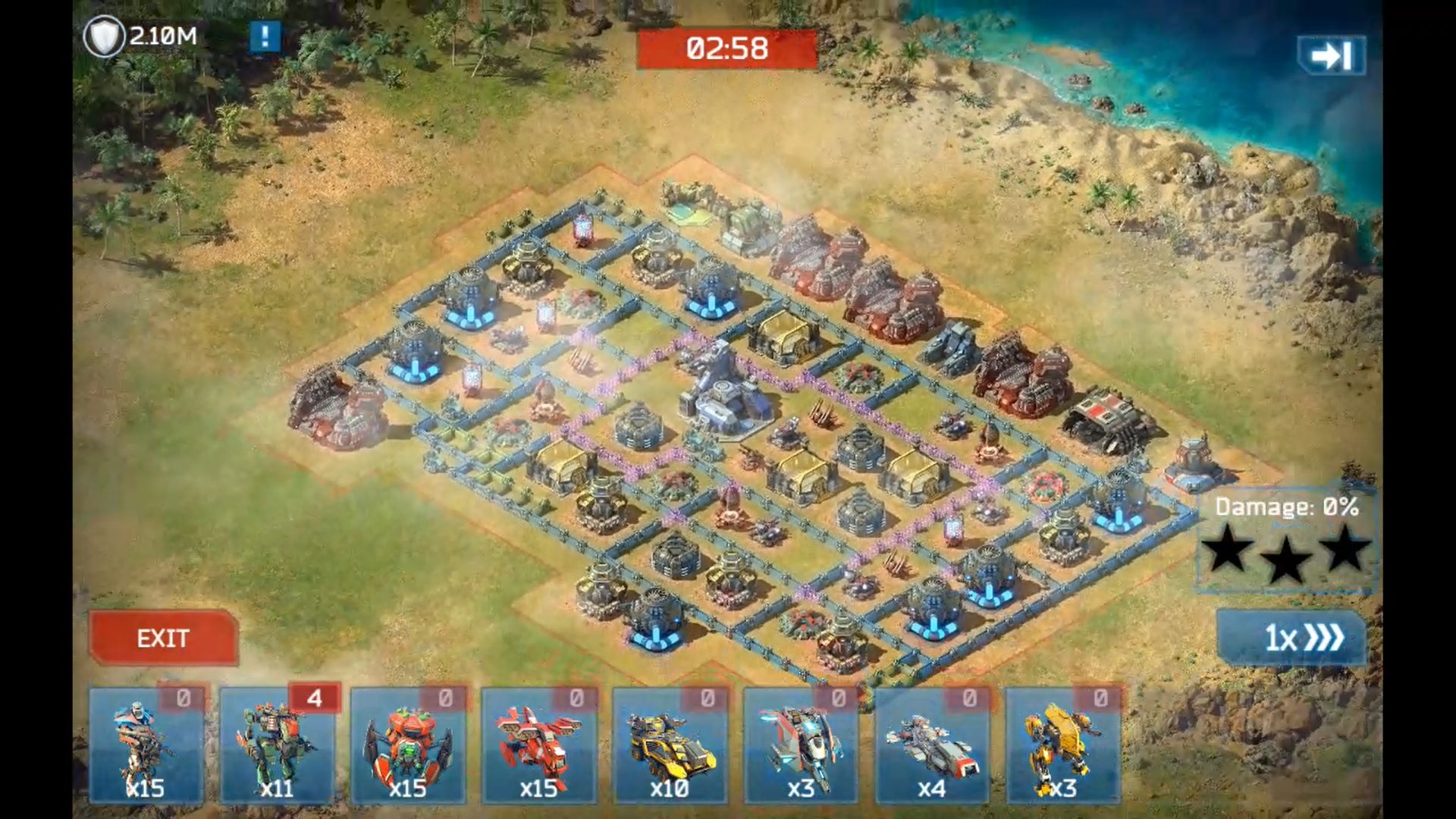Click the shield power rating icon
Screen dimensions: 1456x819
tap(104, 36)
